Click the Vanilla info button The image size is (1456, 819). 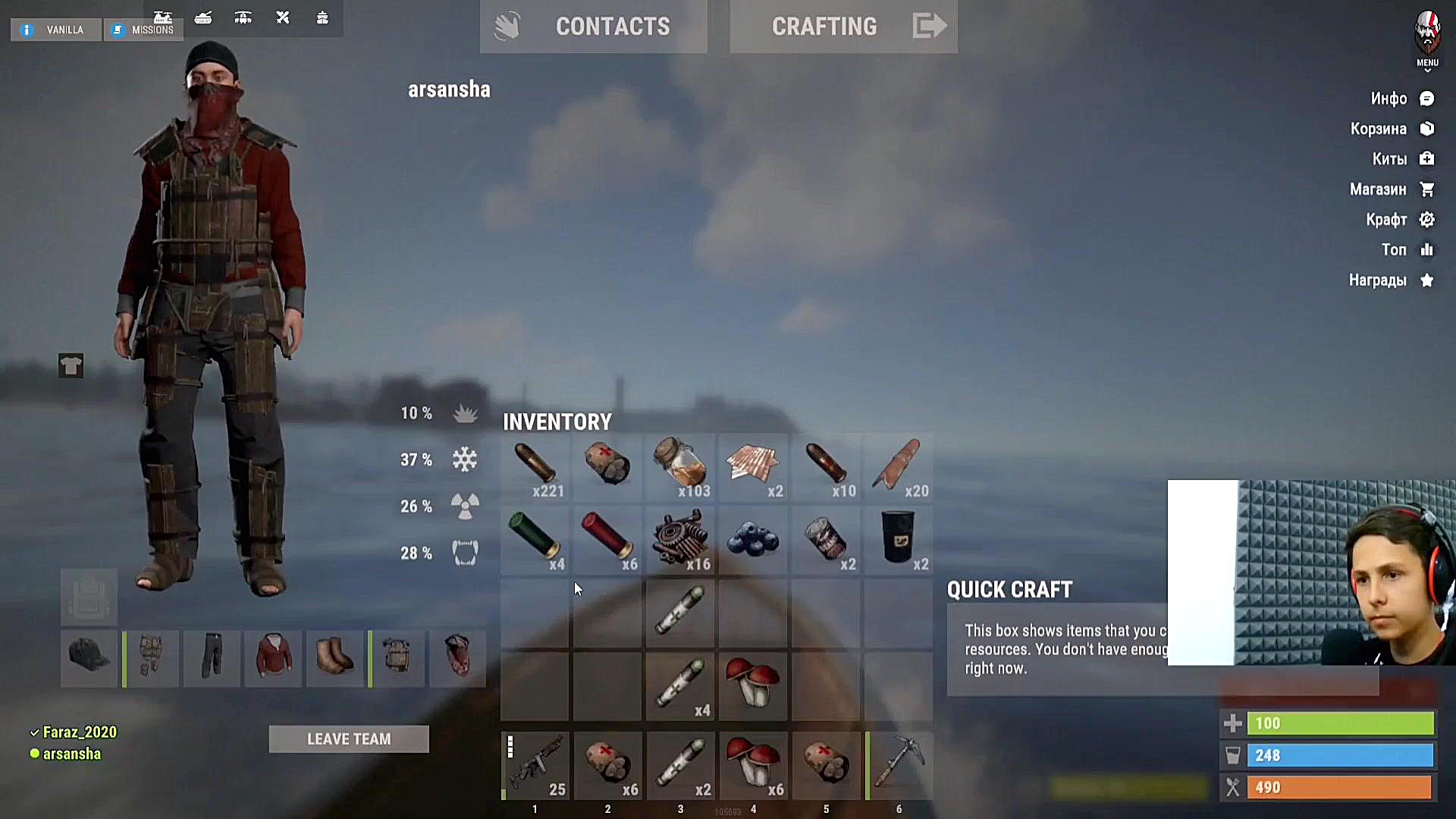pyautogui.click(x=55, y=30)
